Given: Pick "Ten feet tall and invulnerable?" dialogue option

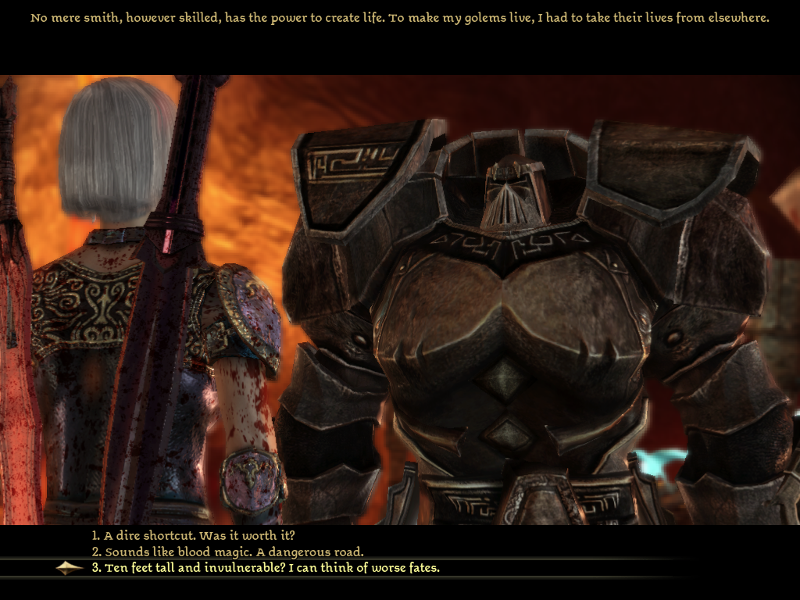Looking at the screenshot, I should click(x=265, y=568).
